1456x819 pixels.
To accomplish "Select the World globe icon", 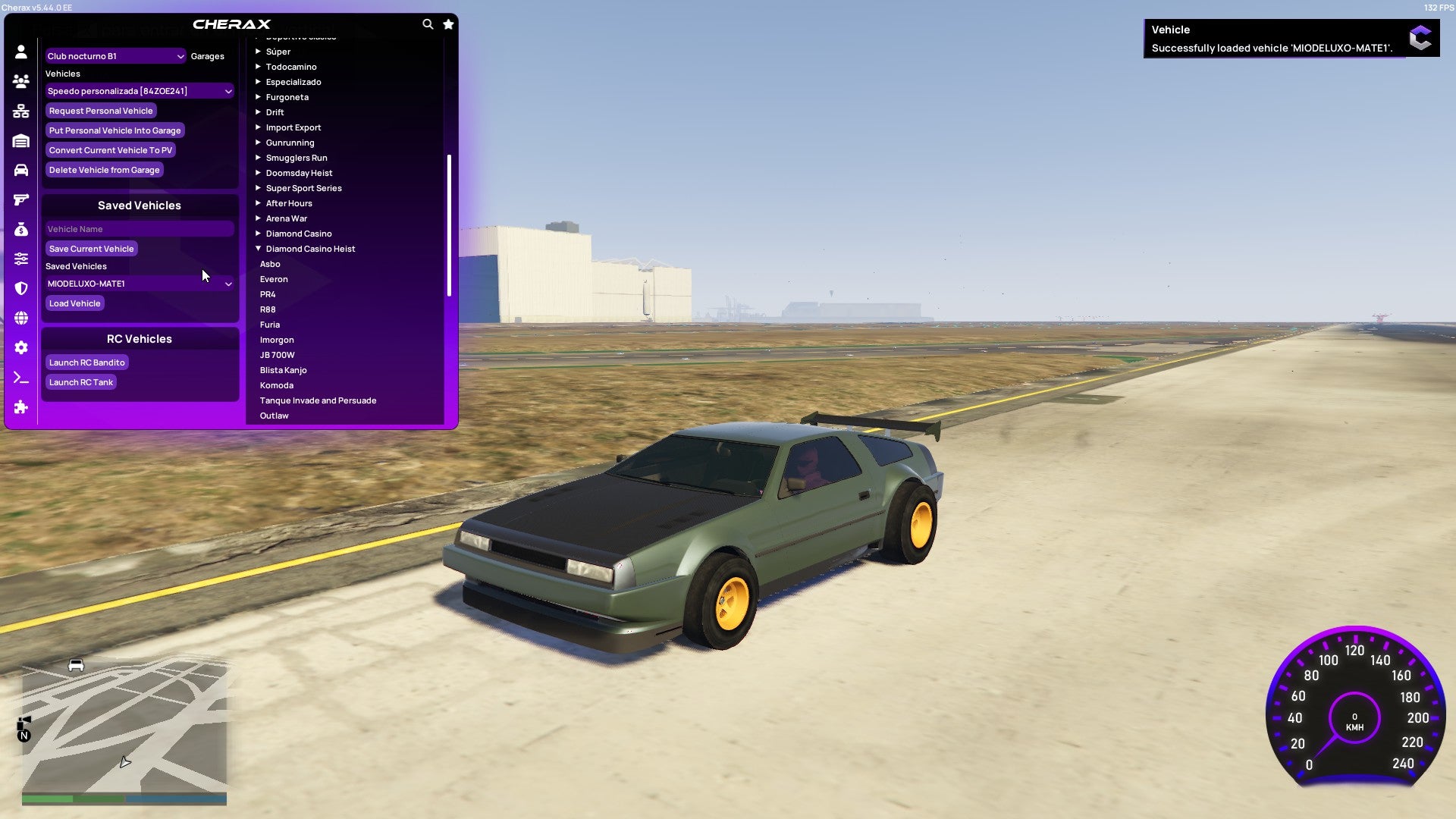I will [21, 318].
